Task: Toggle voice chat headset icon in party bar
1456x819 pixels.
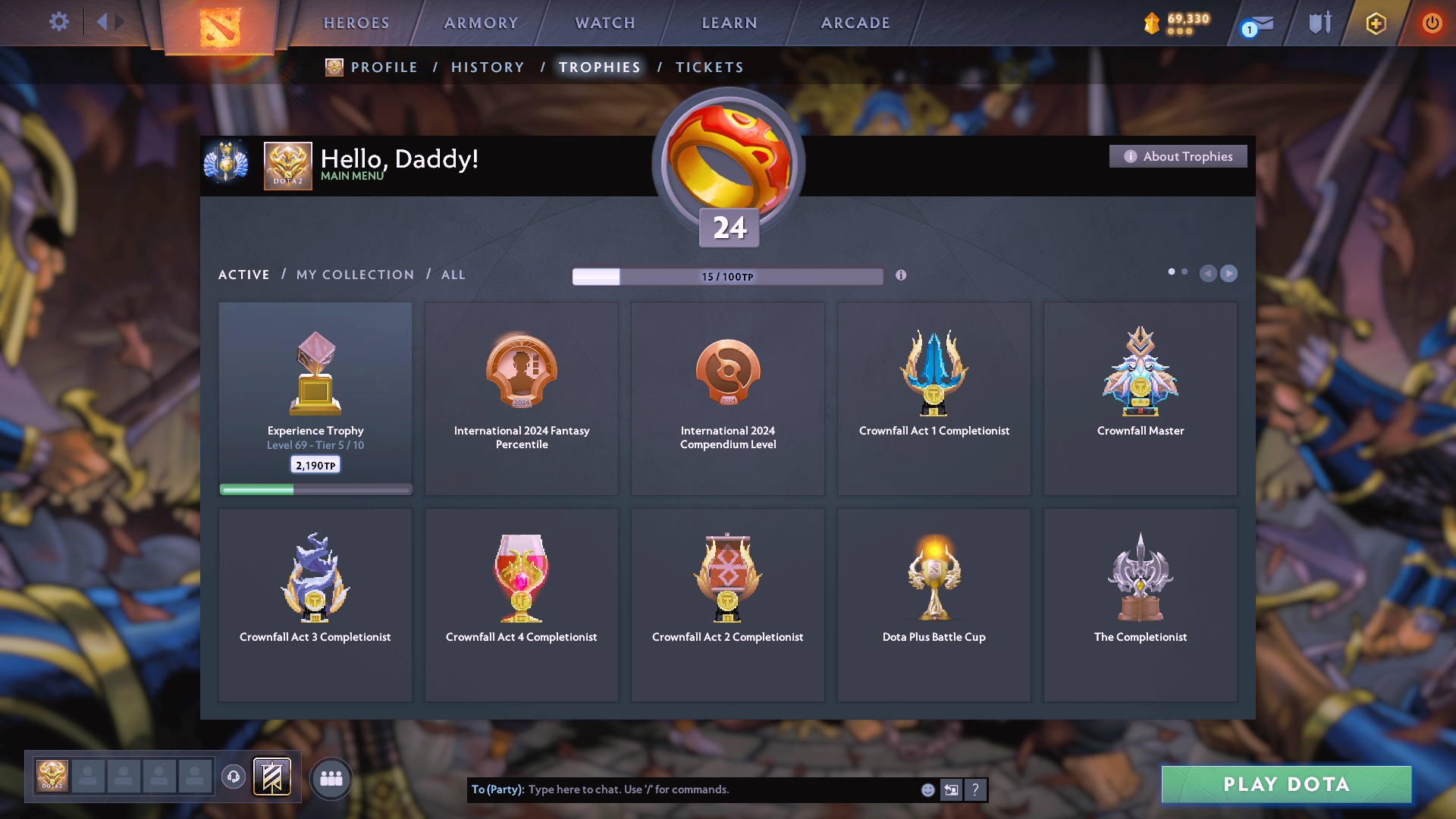Action: click(234, 777)
